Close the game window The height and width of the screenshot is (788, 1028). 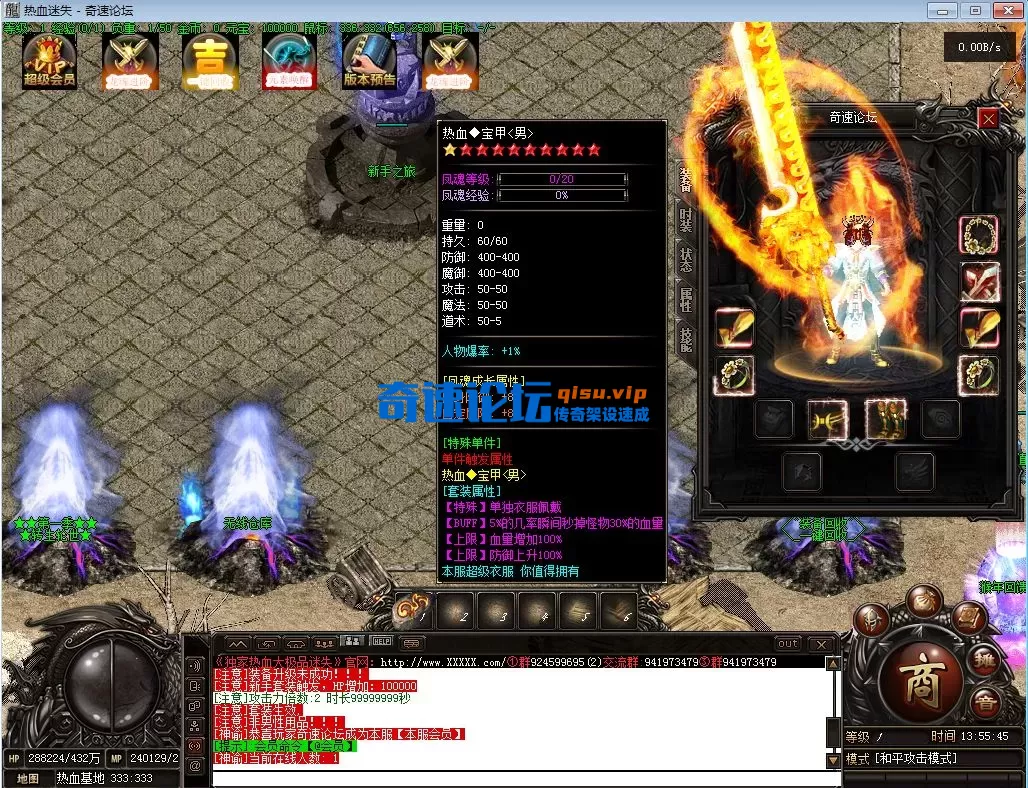click(1006, 10)
